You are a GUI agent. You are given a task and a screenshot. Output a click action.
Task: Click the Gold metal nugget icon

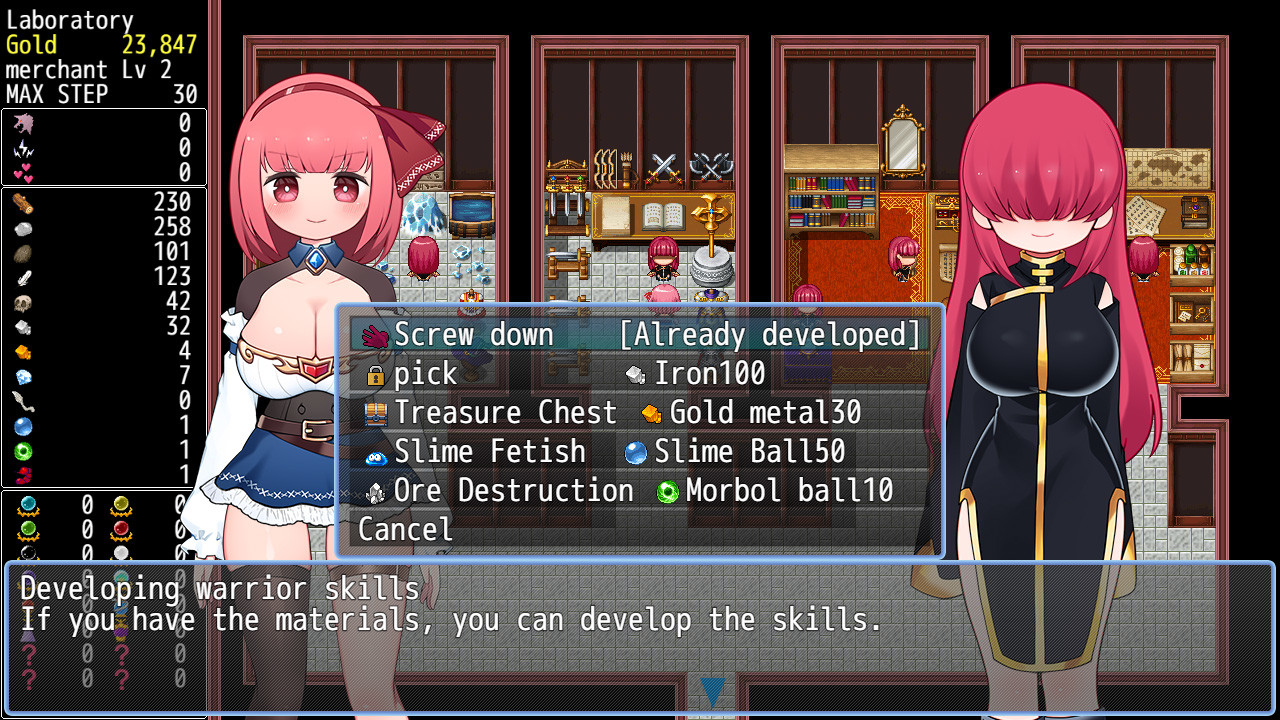[x=652, y=412]
